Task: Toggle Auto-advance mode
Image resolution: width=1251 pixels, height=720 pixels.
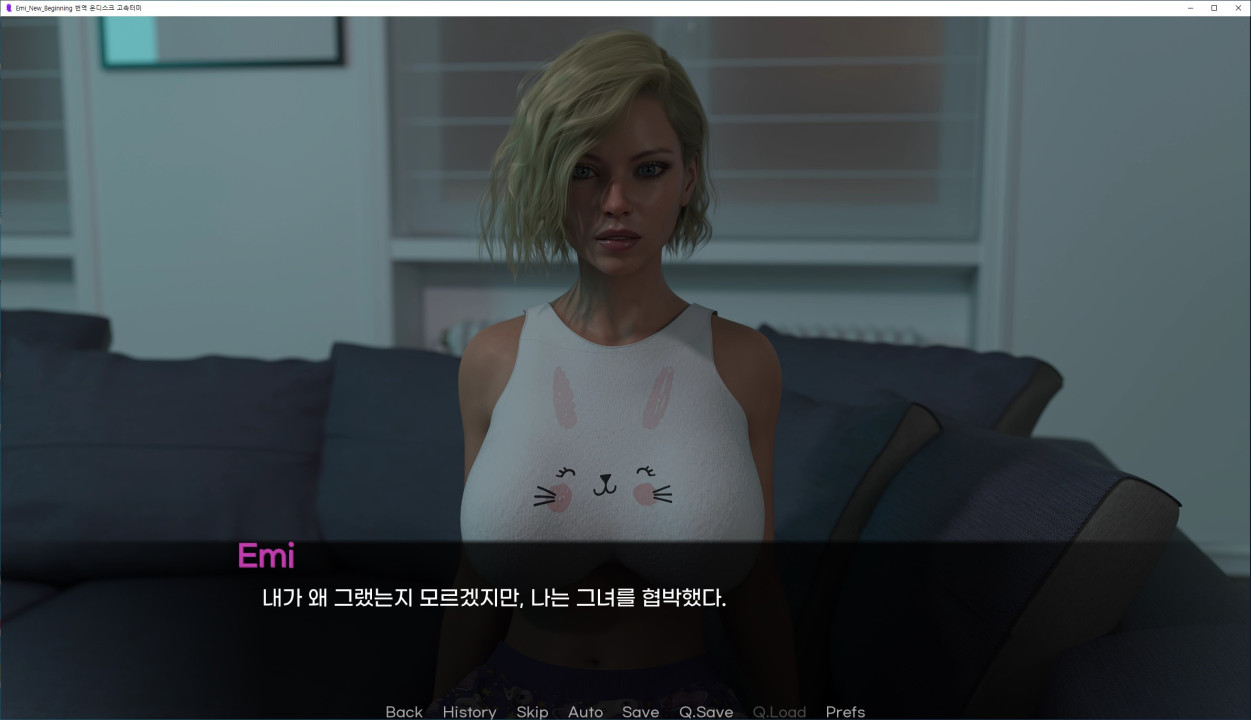Action: pyautogui.click(x=585, y=711)
